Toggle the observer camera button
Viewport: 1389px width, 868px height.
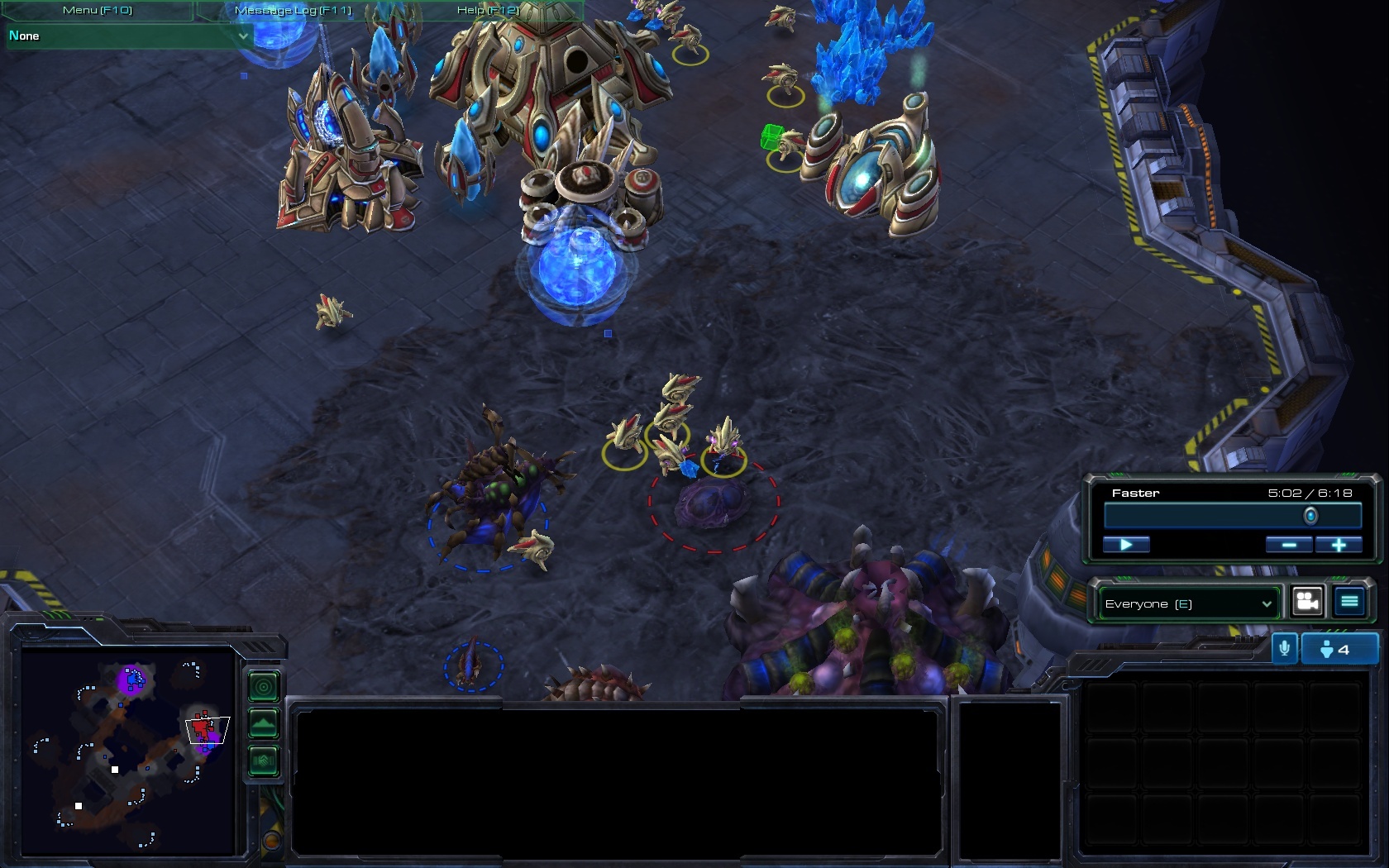(x=1307, y=602)
